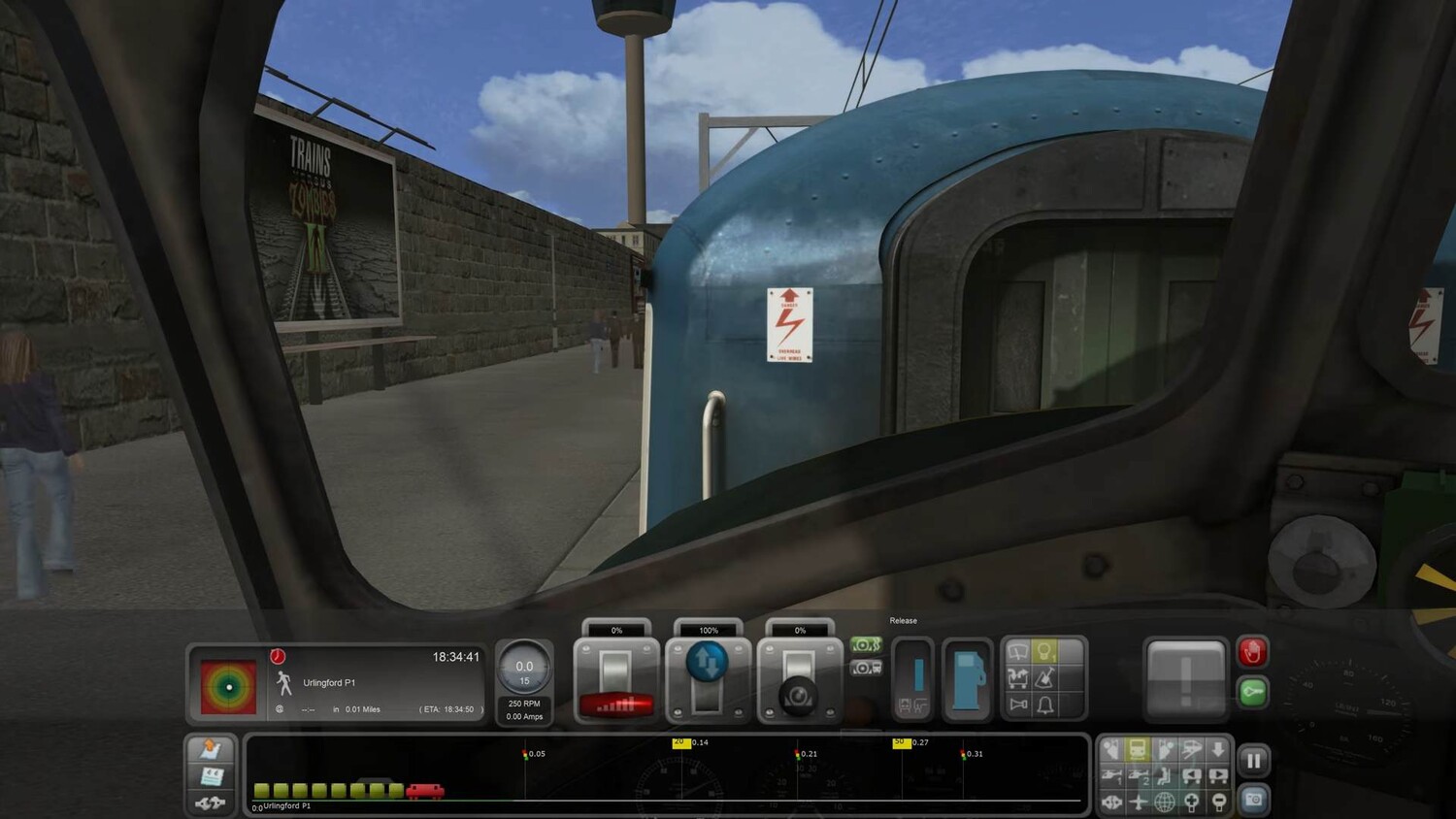Sound the horn icon
Image resolution: width=1456 pixels, height=819 pixels.
[1017, 704]
